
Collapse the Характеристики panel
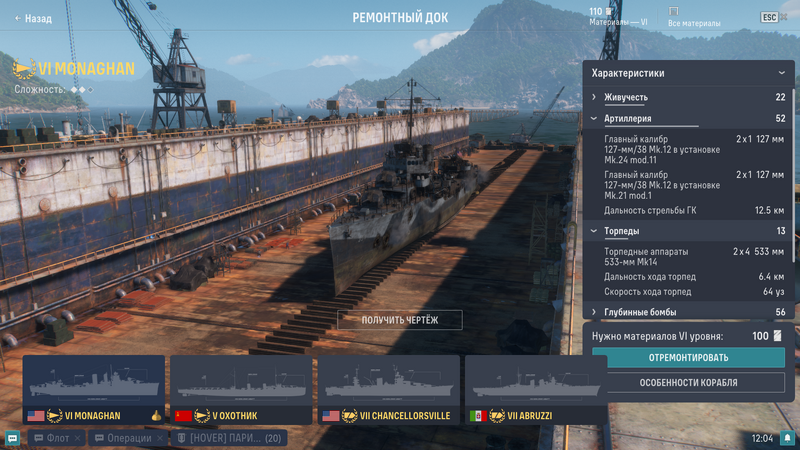tap(781, 73)
